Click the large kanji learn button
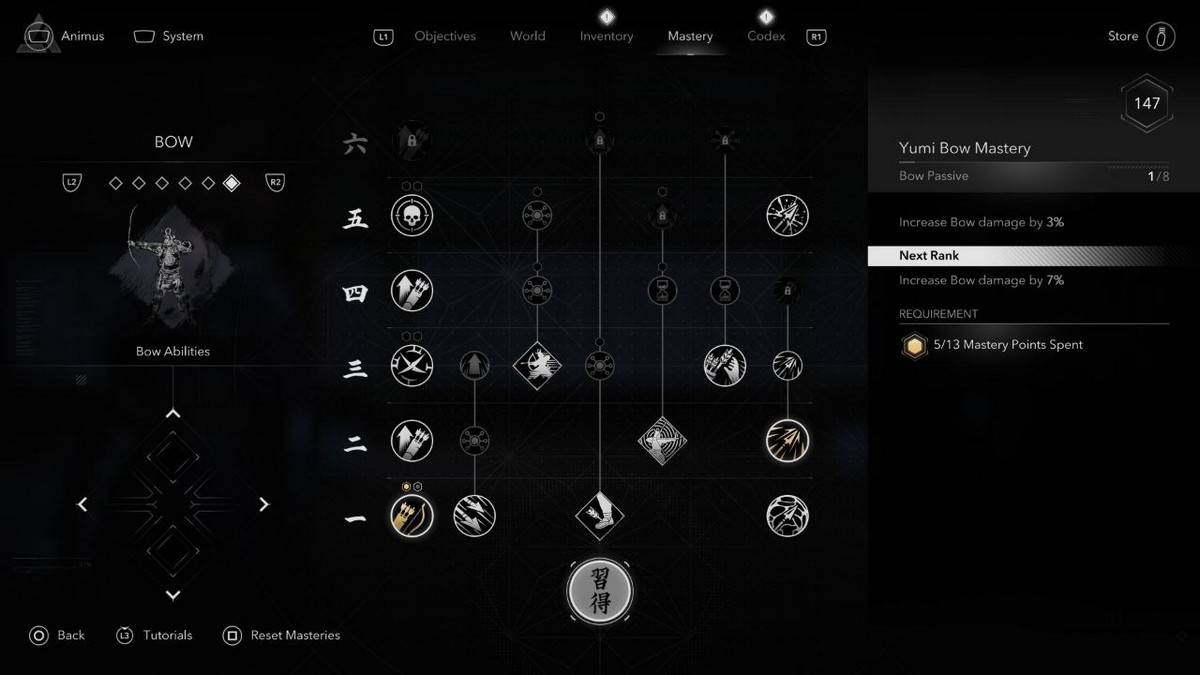The image size is (1200, 675). coord(600,591)
